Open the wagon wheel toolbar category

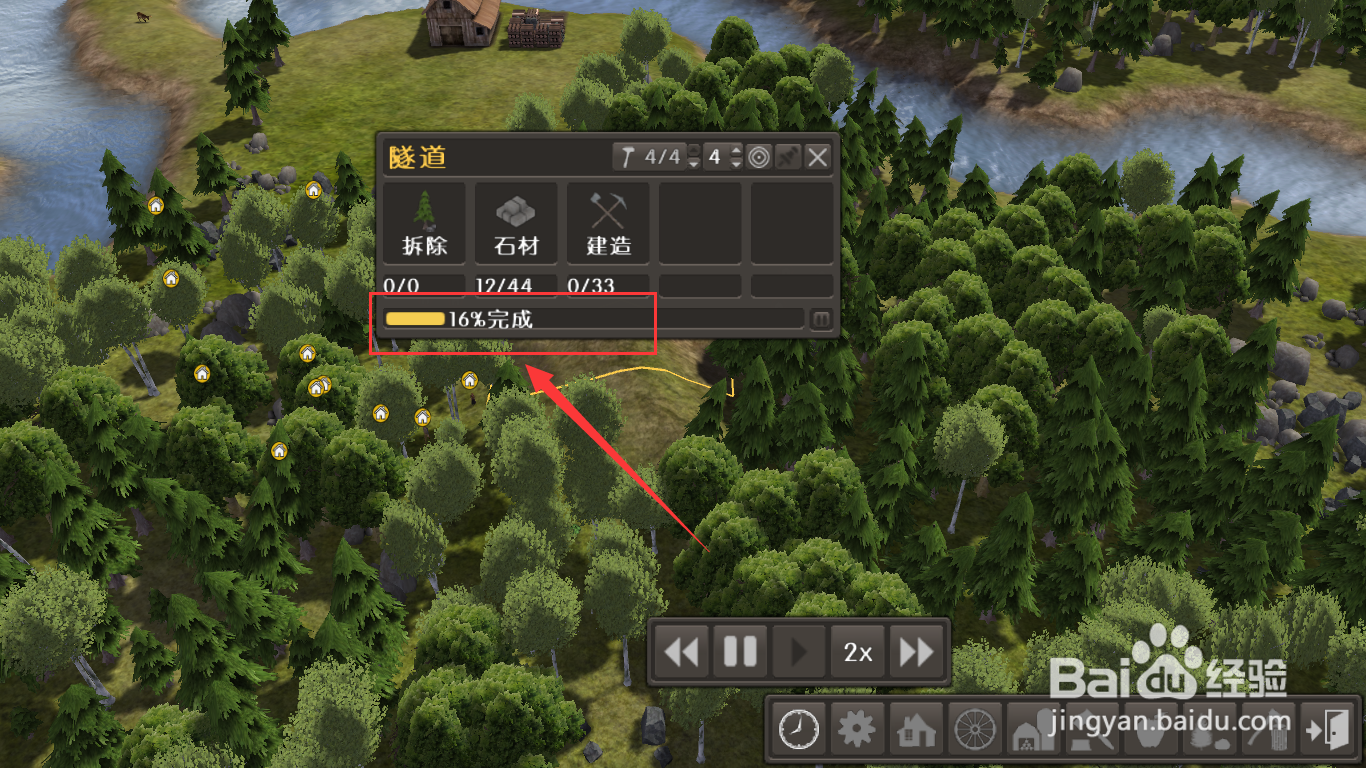(972, 729)
